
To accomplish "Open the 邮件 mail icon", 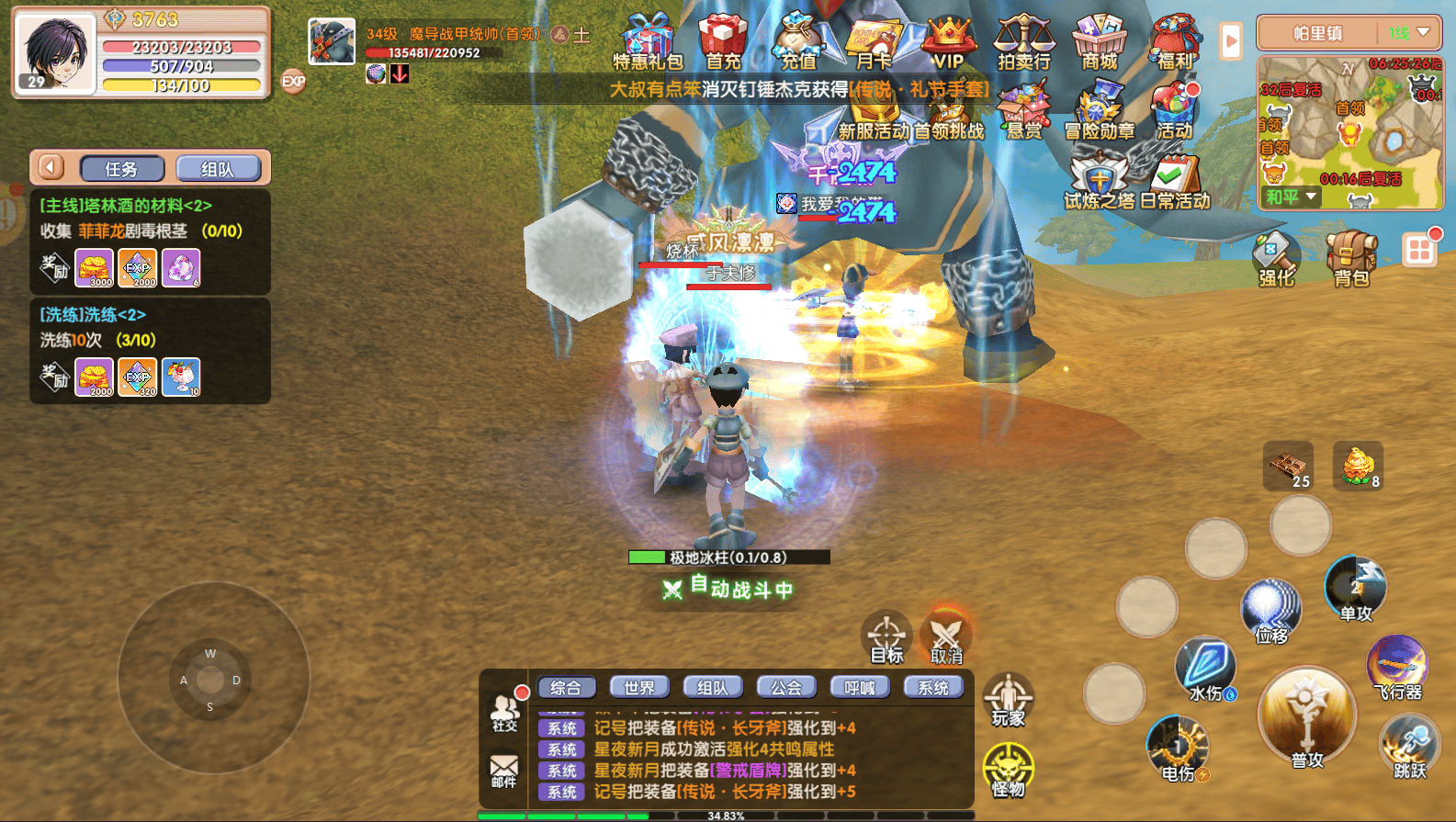I will pos(503,770).
